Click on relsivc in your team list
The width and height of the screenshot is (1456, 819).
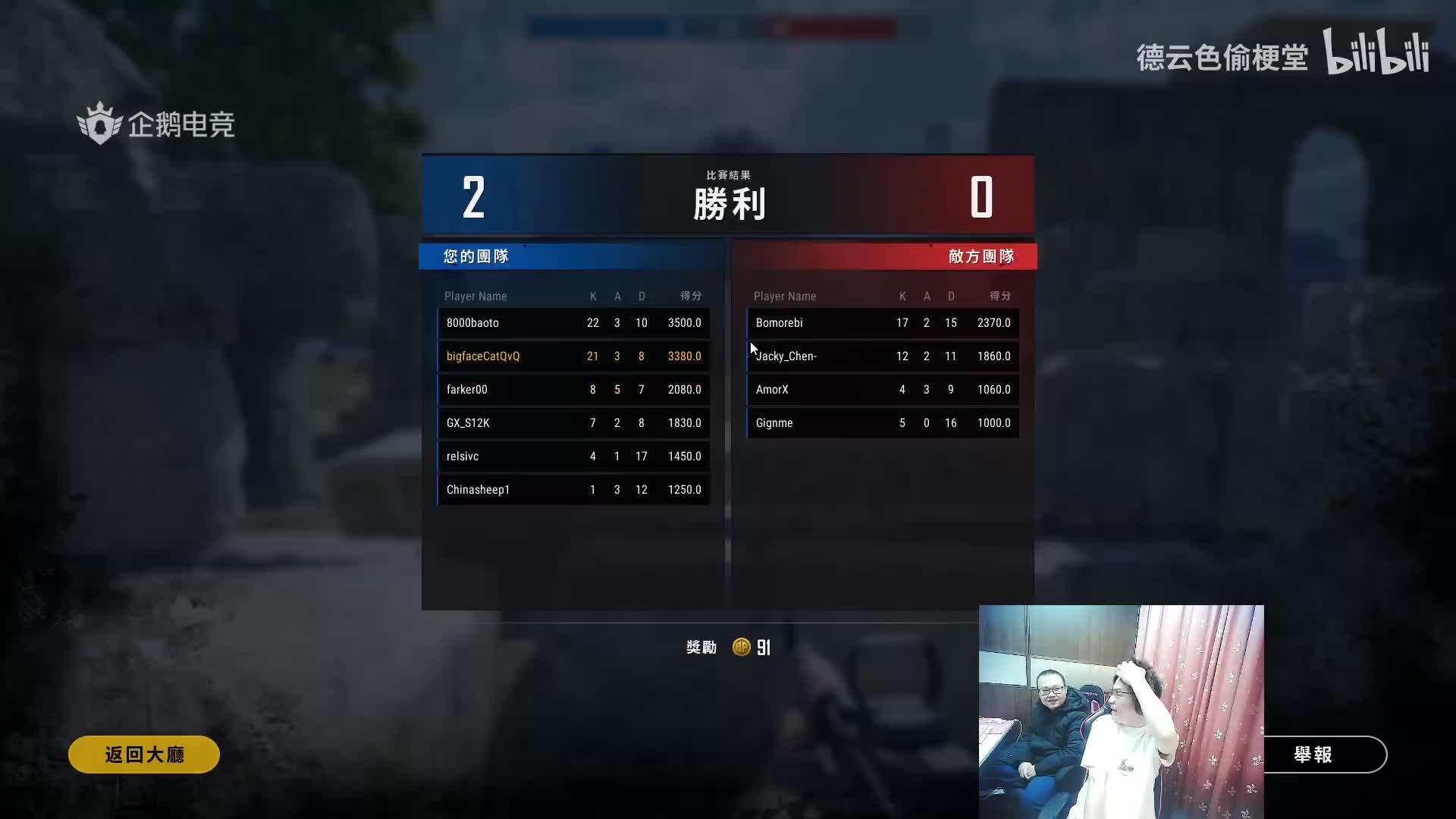(573, 457)
